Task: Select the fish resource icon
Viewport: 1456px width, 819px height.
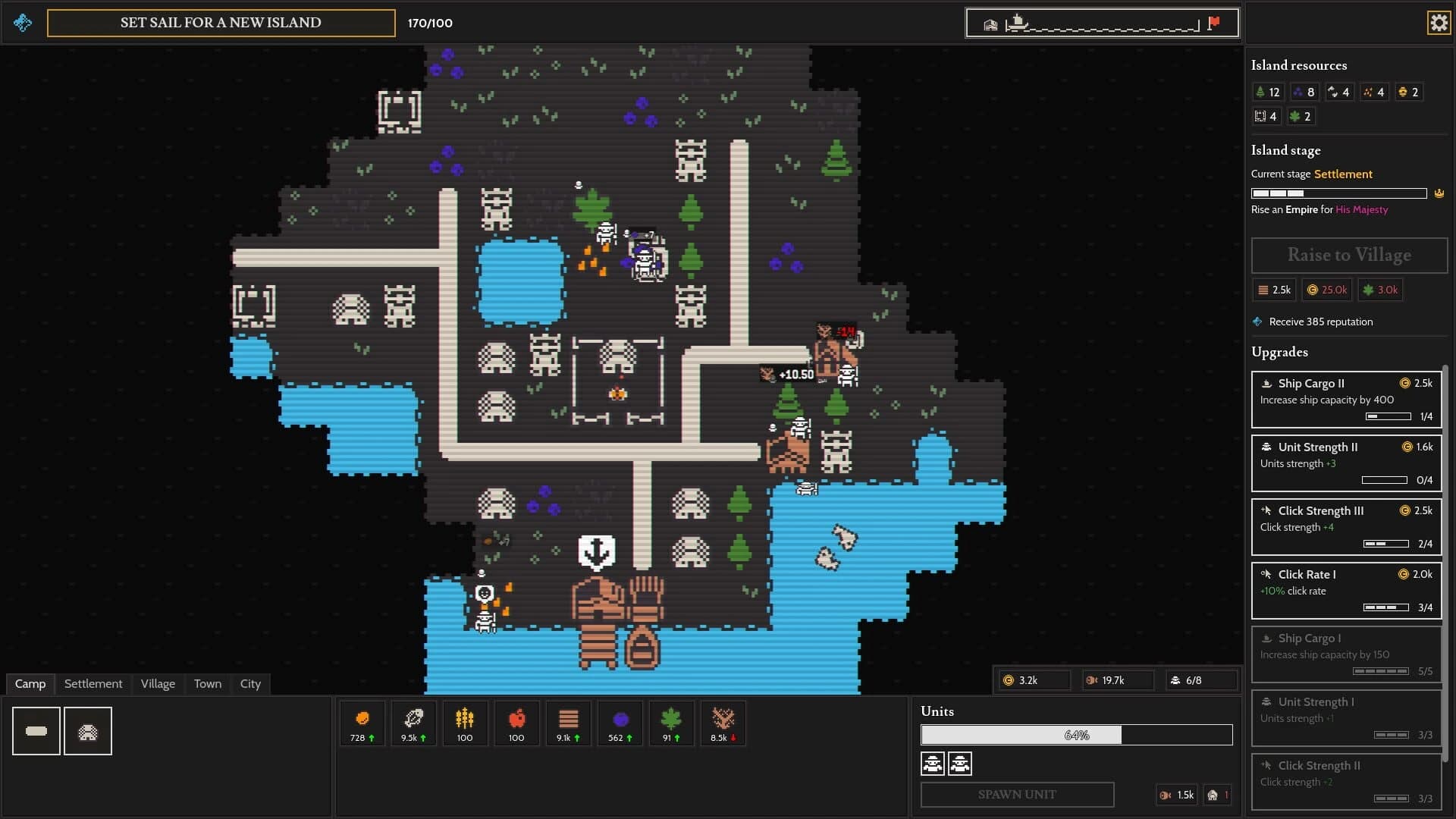Action: pyautogui.click(x=413, y=717)
